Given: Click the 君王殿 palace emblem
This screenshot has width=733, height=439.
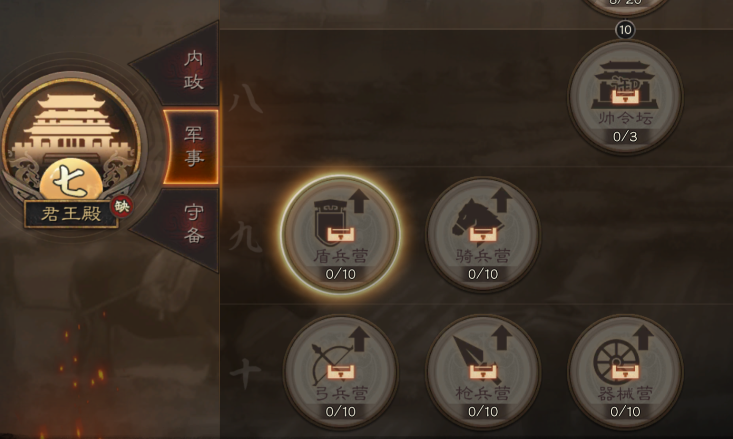Looking at the screenshot, I should 71,150.
